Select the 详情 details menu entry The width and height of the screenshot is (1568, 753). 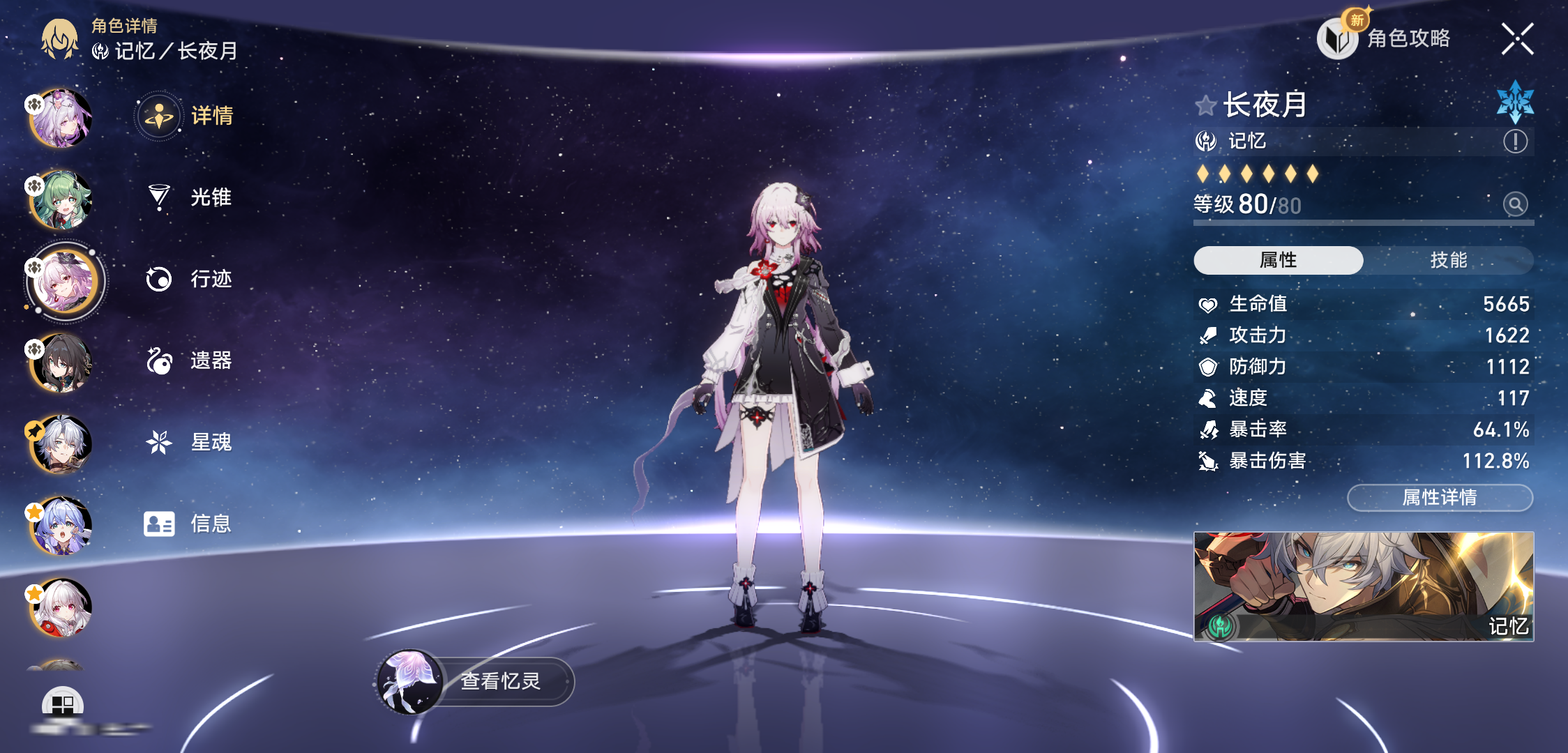188,116
